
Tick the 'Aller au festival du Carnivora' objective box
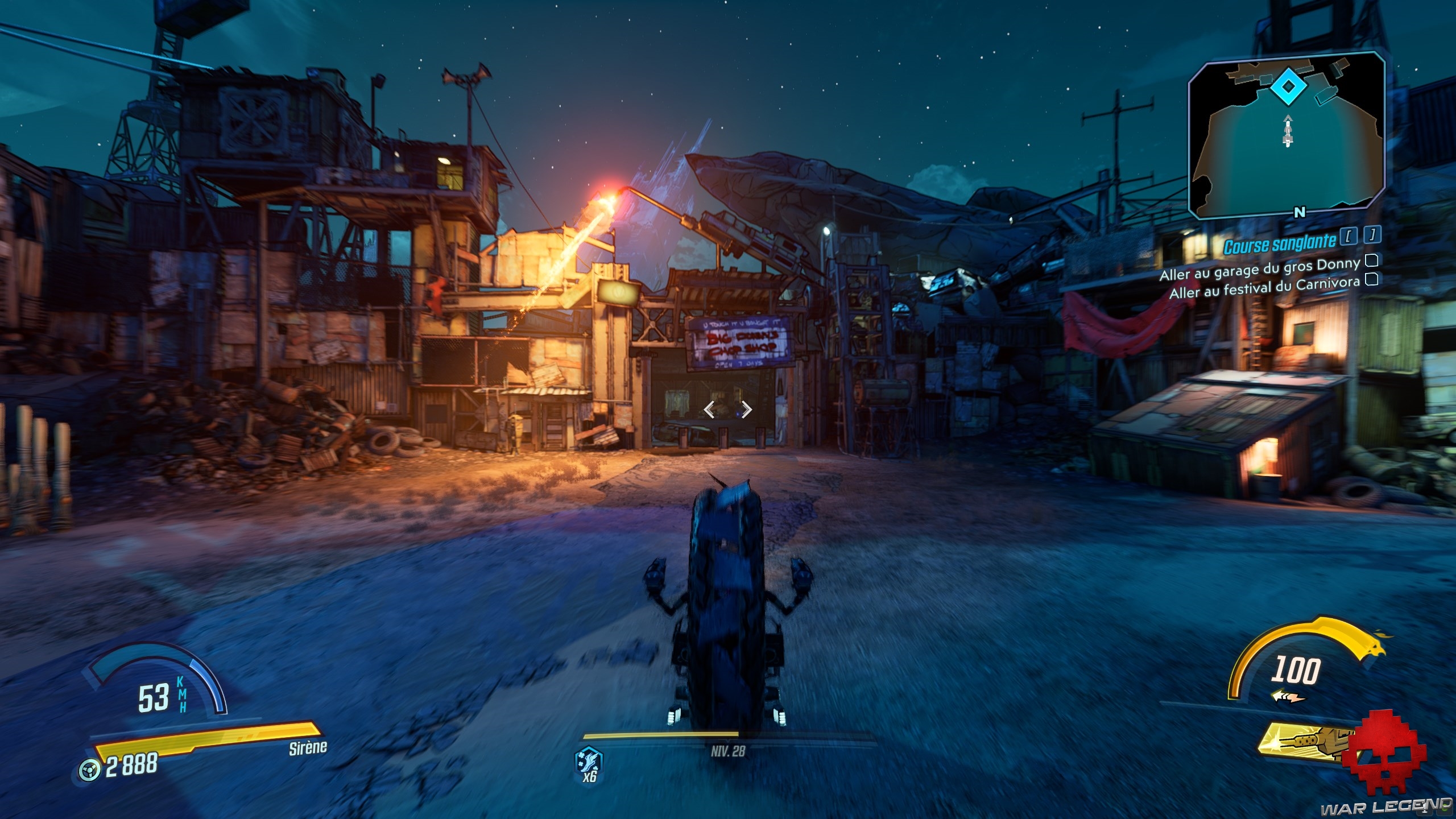tap(1372, 280)
